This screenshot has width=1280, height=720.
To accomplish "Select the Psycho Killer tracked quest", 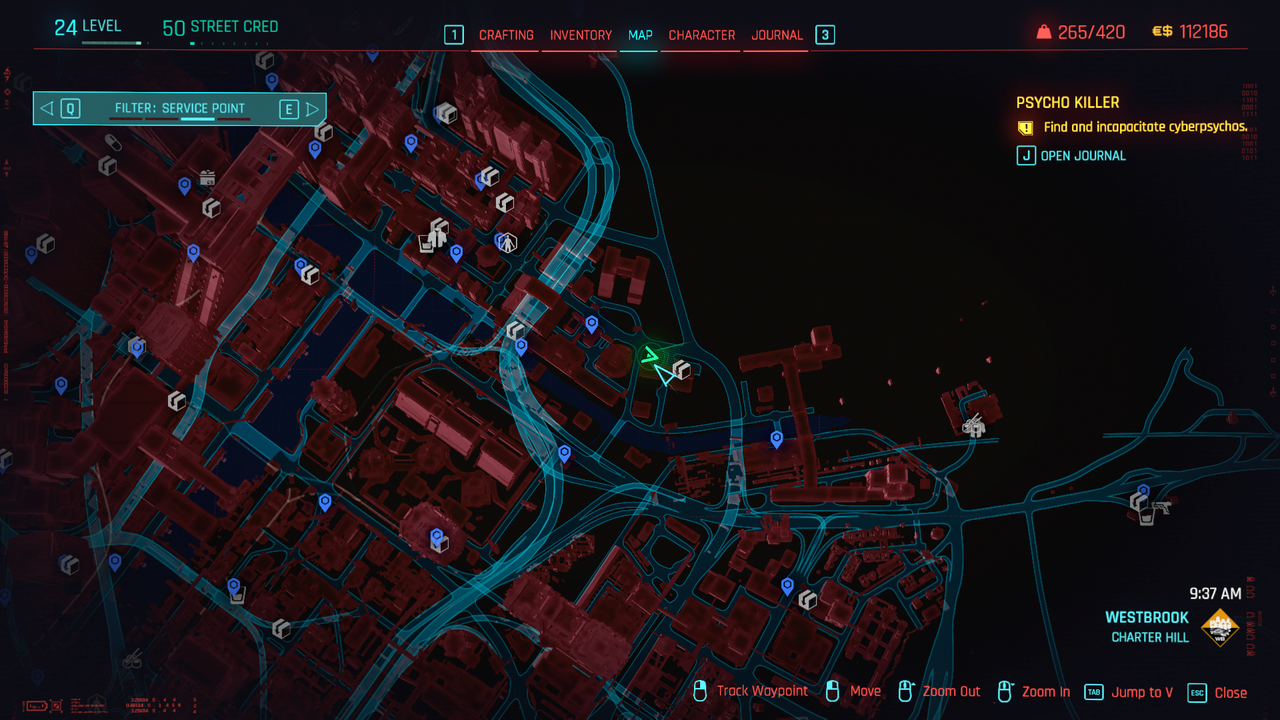I will tap(1067, 102).
